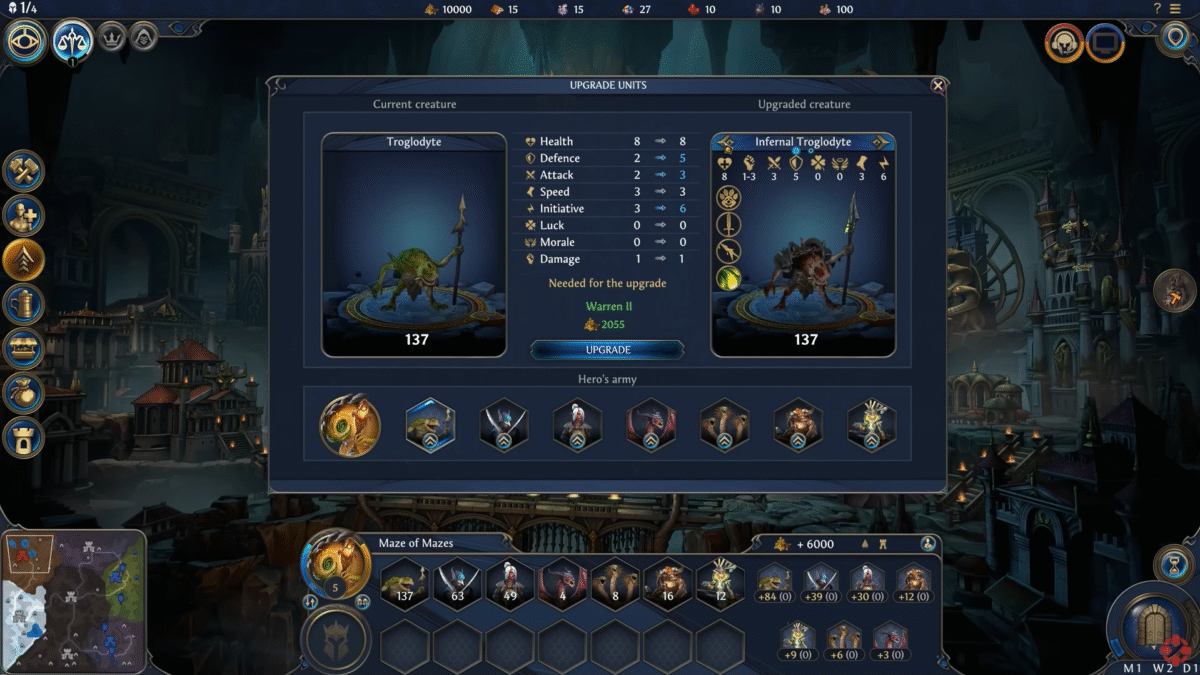Open the tavern beer mug menu

22,303
